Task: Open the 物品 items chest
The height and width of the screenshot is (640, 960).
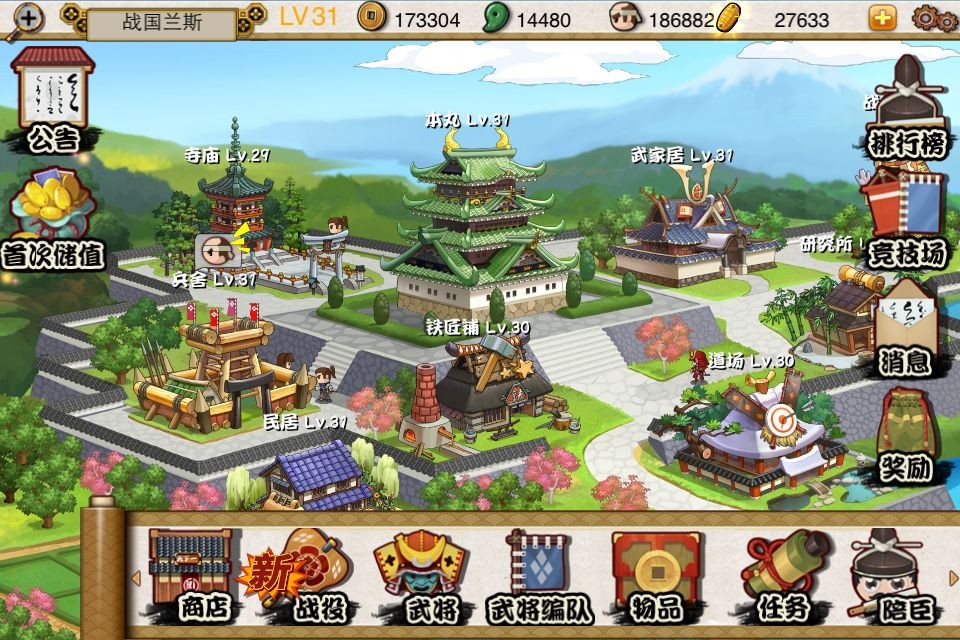Action: tap(656, 575)
